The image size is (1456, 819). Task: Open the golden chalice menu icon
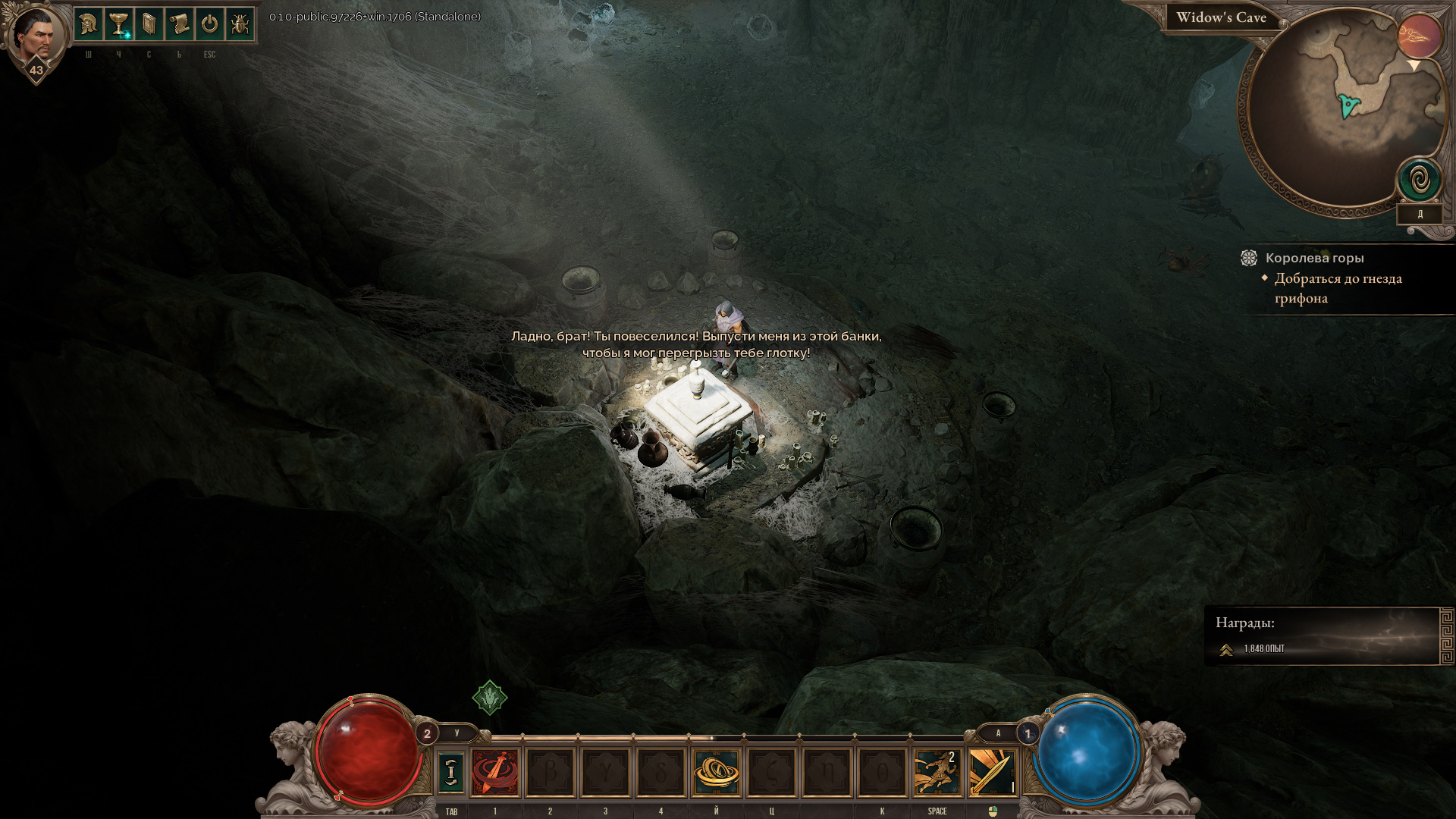click(119, 25)
